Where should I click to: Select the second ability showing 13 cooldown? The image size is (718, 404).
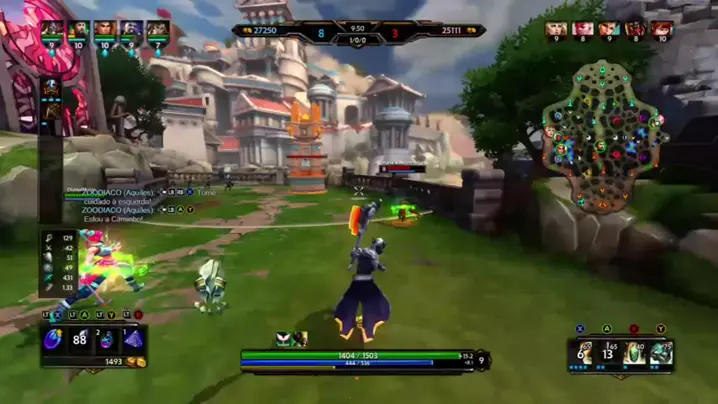607,353
